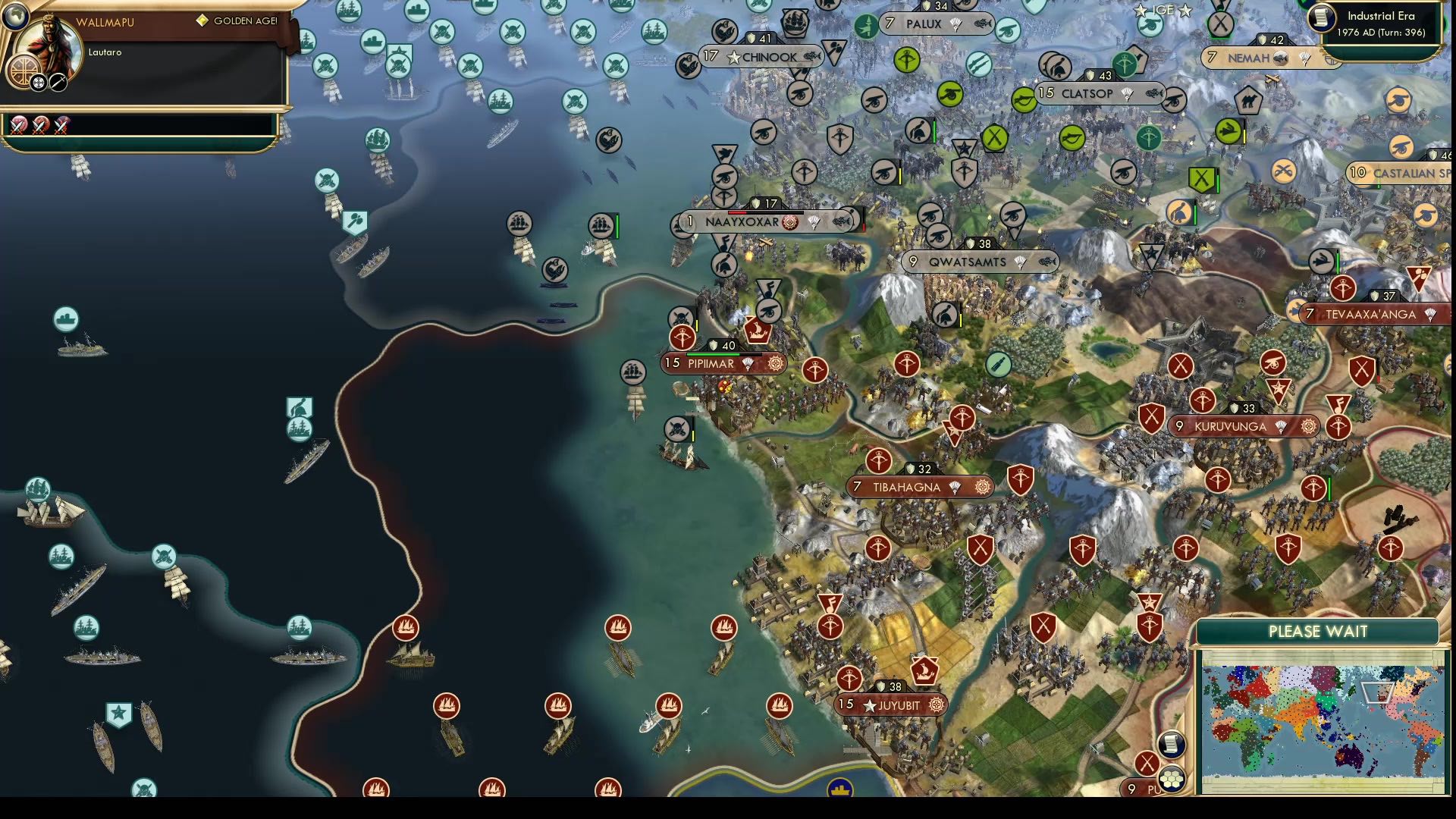This screenshot has height=819, width=1456.
Task: Click the crossed-sword icon on the leader panel
Action: coord(58,82)
